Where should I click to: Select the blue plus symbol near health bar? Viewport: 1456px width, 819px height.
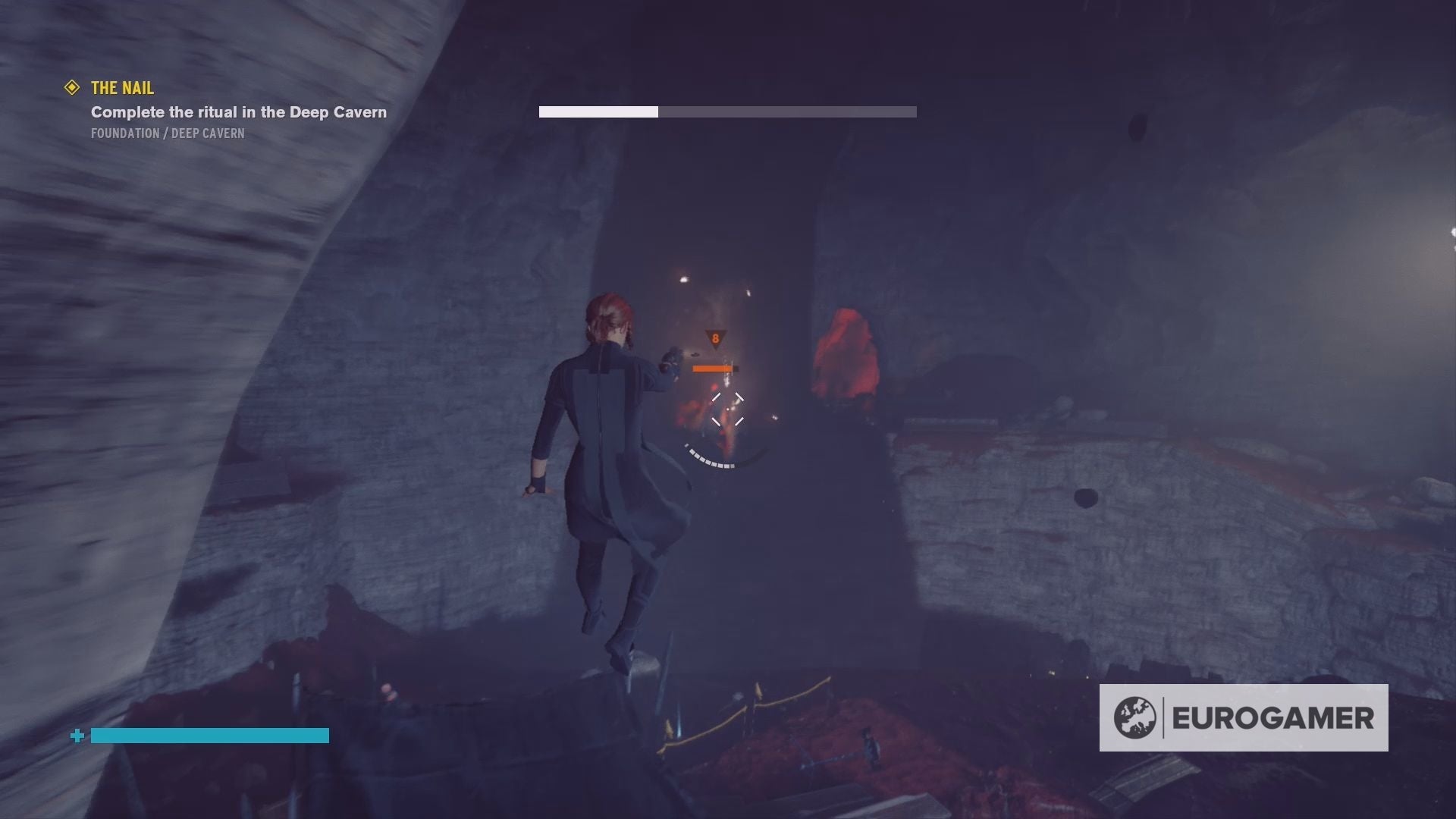76,734
